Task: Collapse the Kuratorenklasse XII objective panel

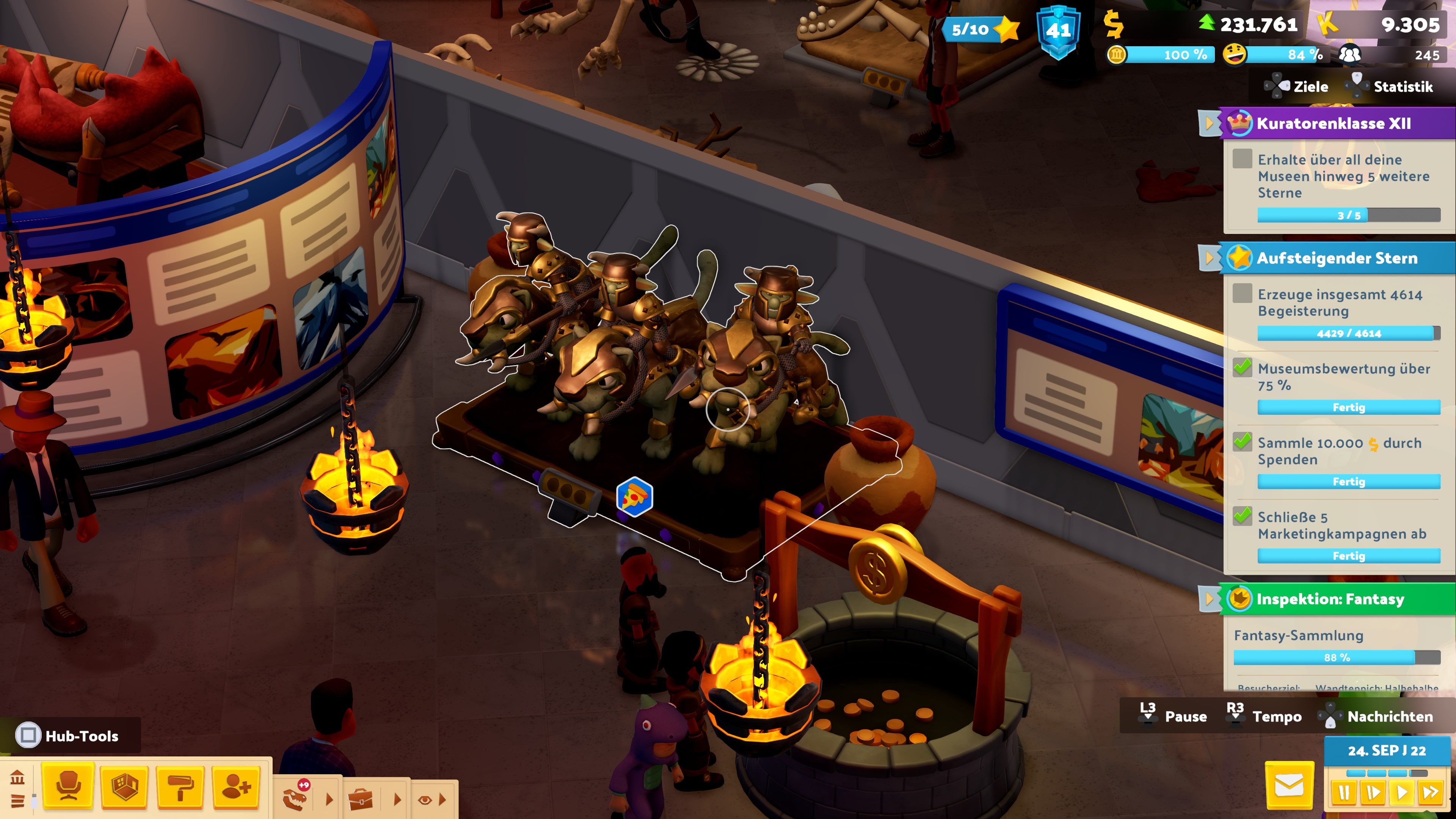Action: [1208, 123]
